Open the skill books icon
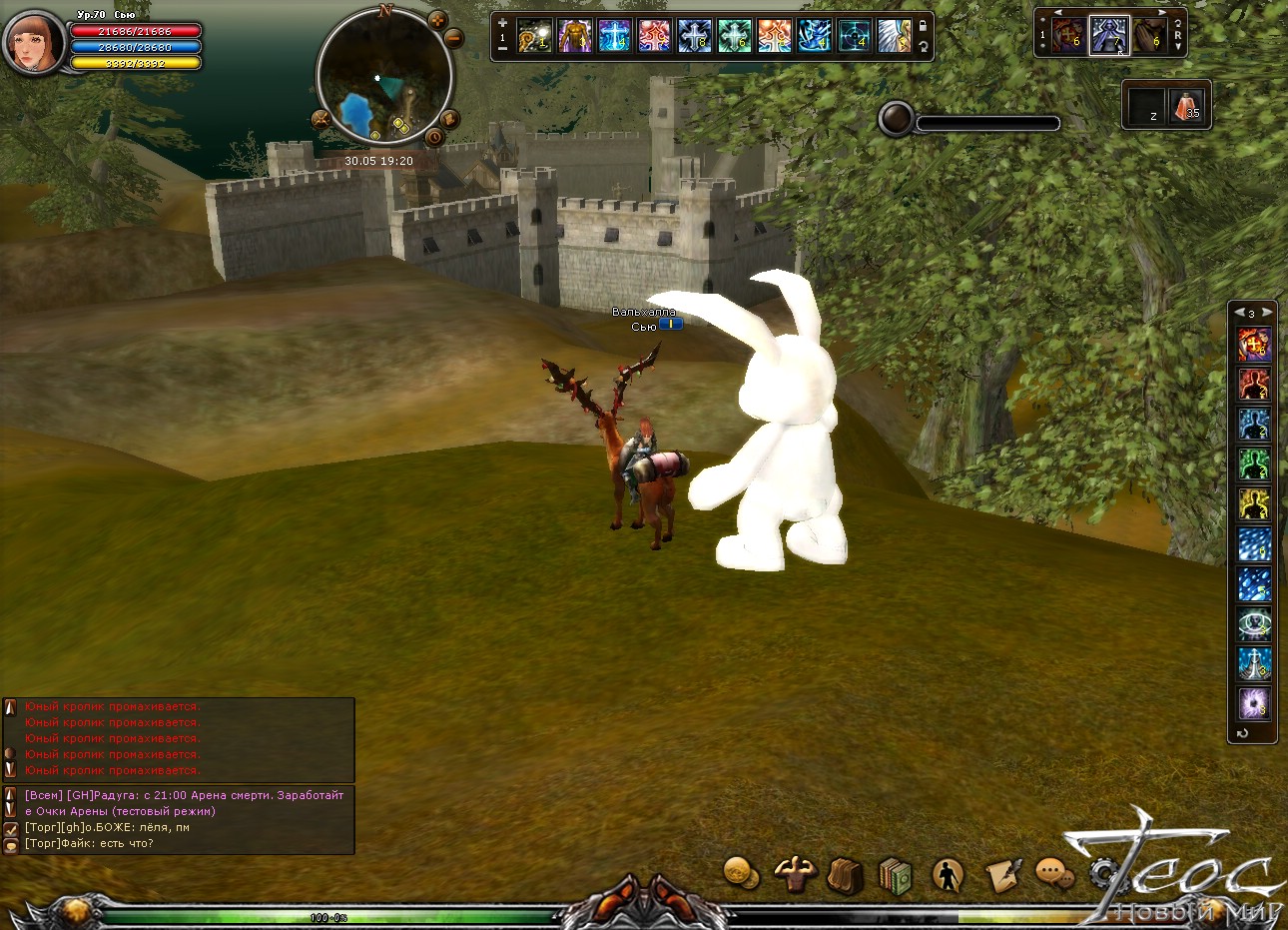The width and height of the screenshot is (1288, 930). pos(896,876)
